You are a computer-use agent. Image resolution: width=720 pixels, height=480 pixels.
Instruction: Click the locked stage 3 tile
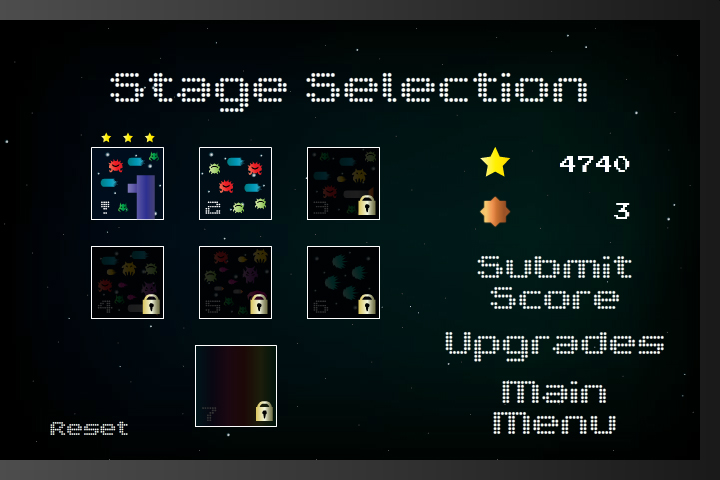[x=343, y=183]
